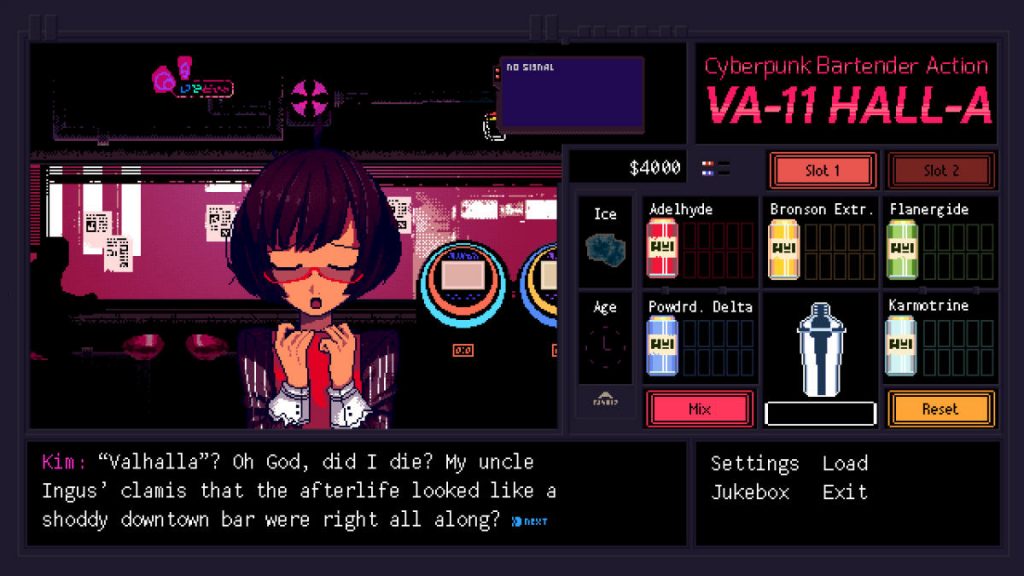Reset the current drink ingredients
The width and height of the screenshot is (1024, 576).
pyautogui.click(x=939, y=408)
